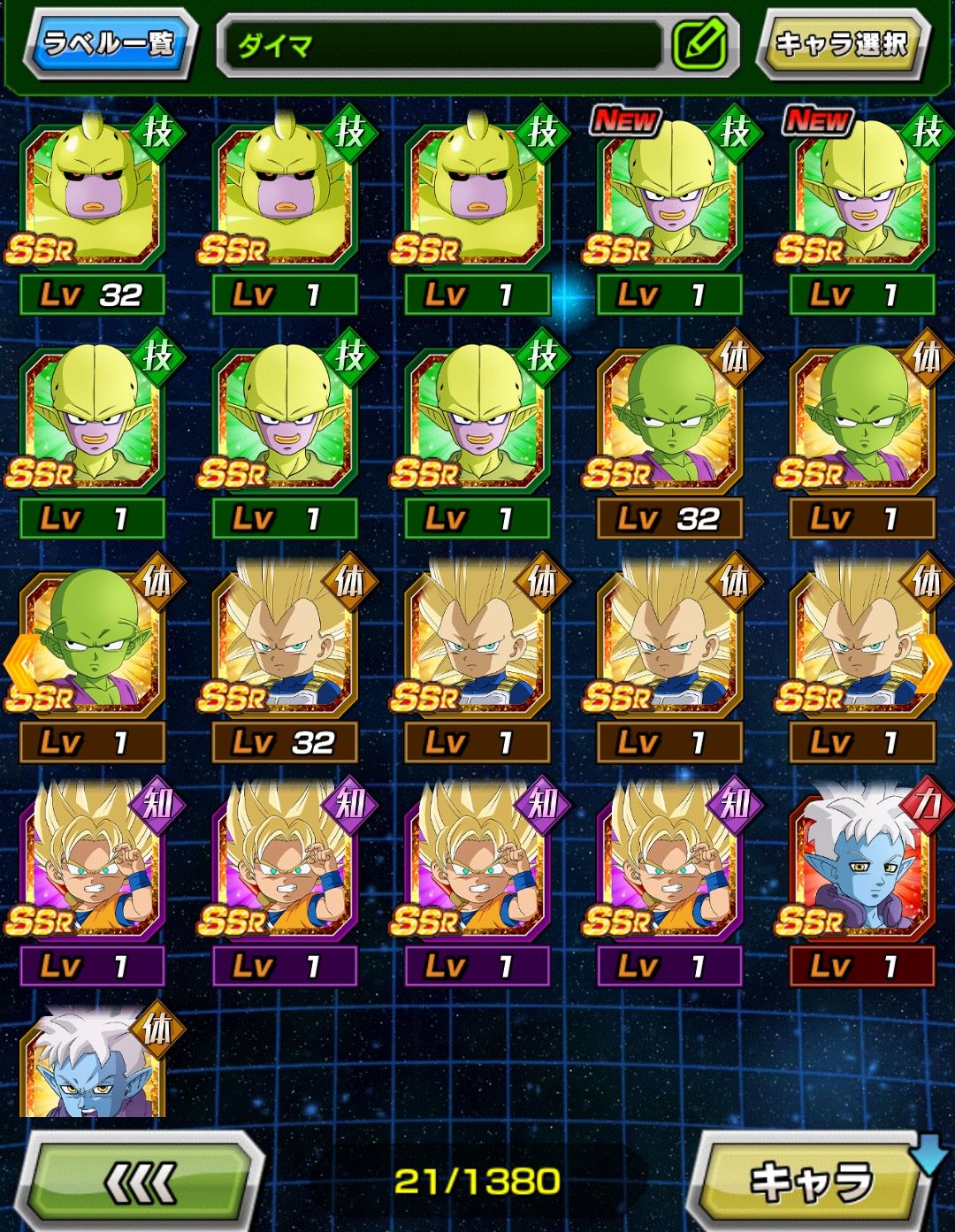Open the ラベル一覧 label list

click(109, 43)
